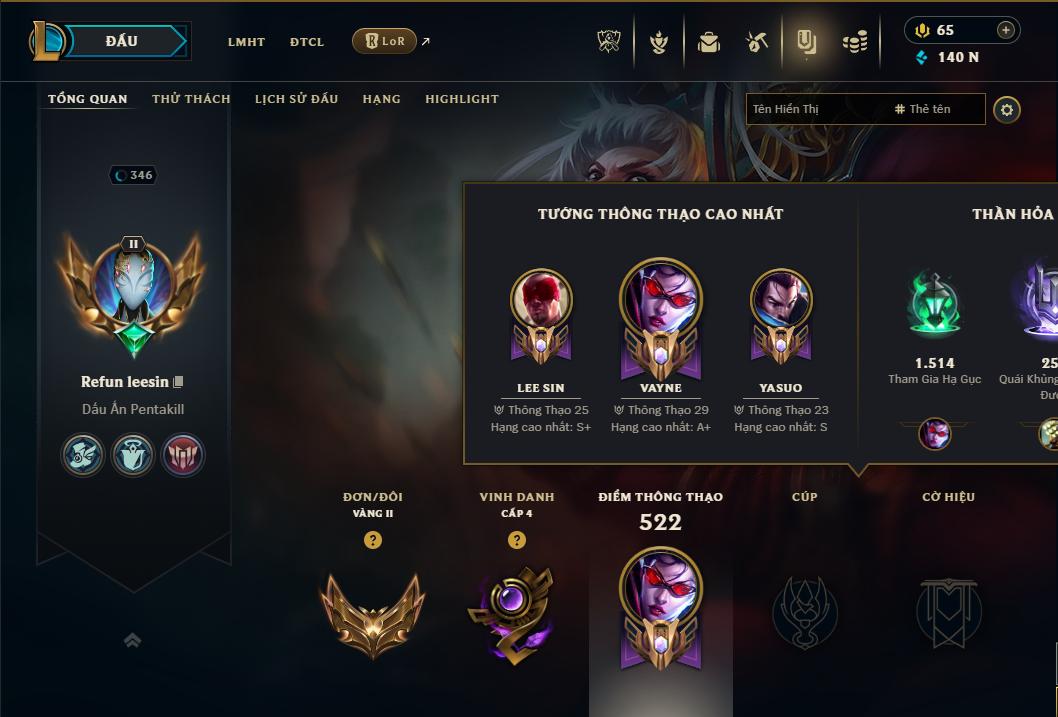Open the Clash trophy icon

tap(609, 42)
